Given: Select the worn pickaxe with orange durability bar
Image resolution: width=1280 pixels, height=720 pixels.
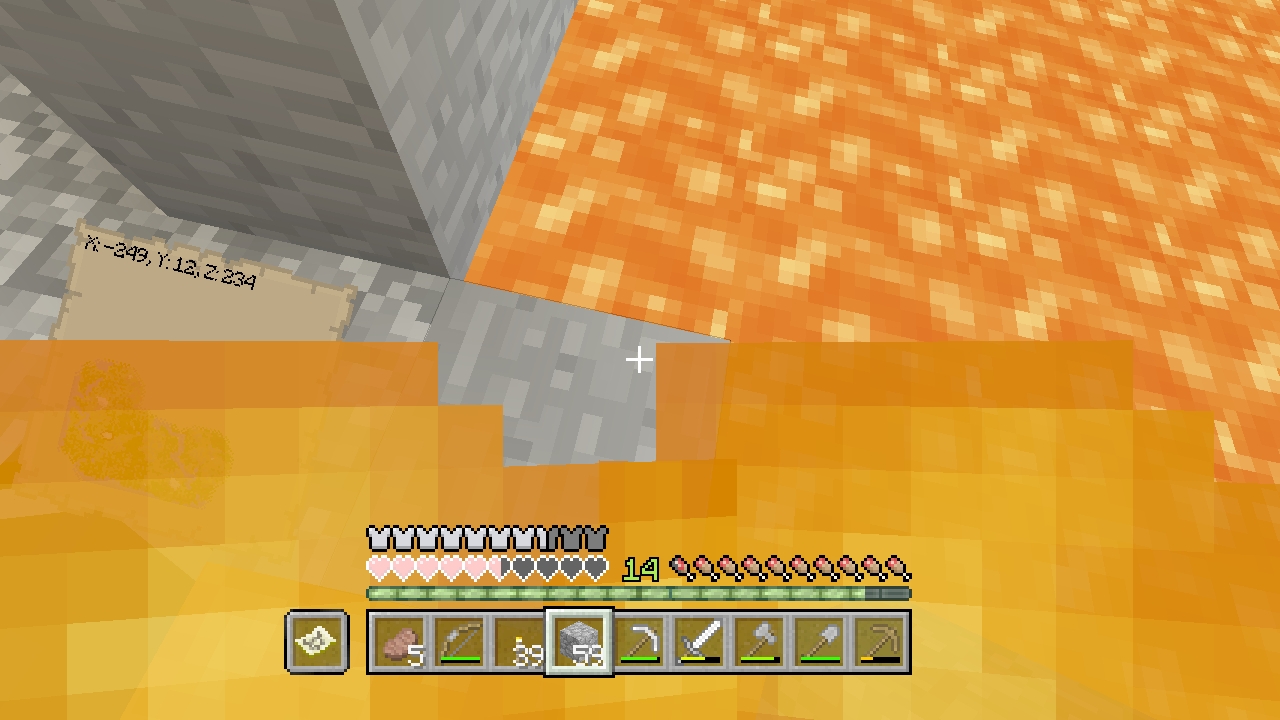Looking at the screenshot, I should click(x=879, y=642).
